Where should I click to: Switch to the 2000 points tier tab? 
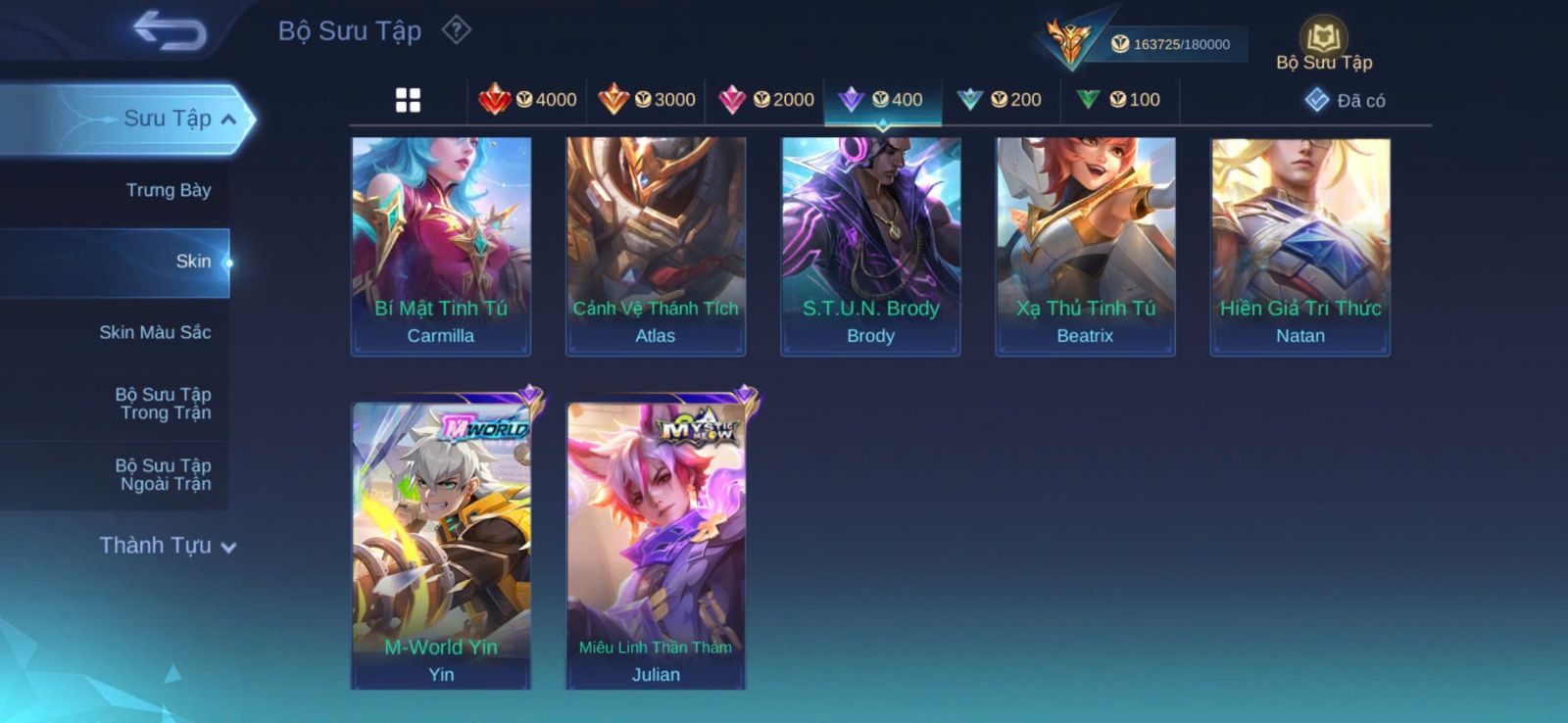pyautogui.click(x=766, y=100)
